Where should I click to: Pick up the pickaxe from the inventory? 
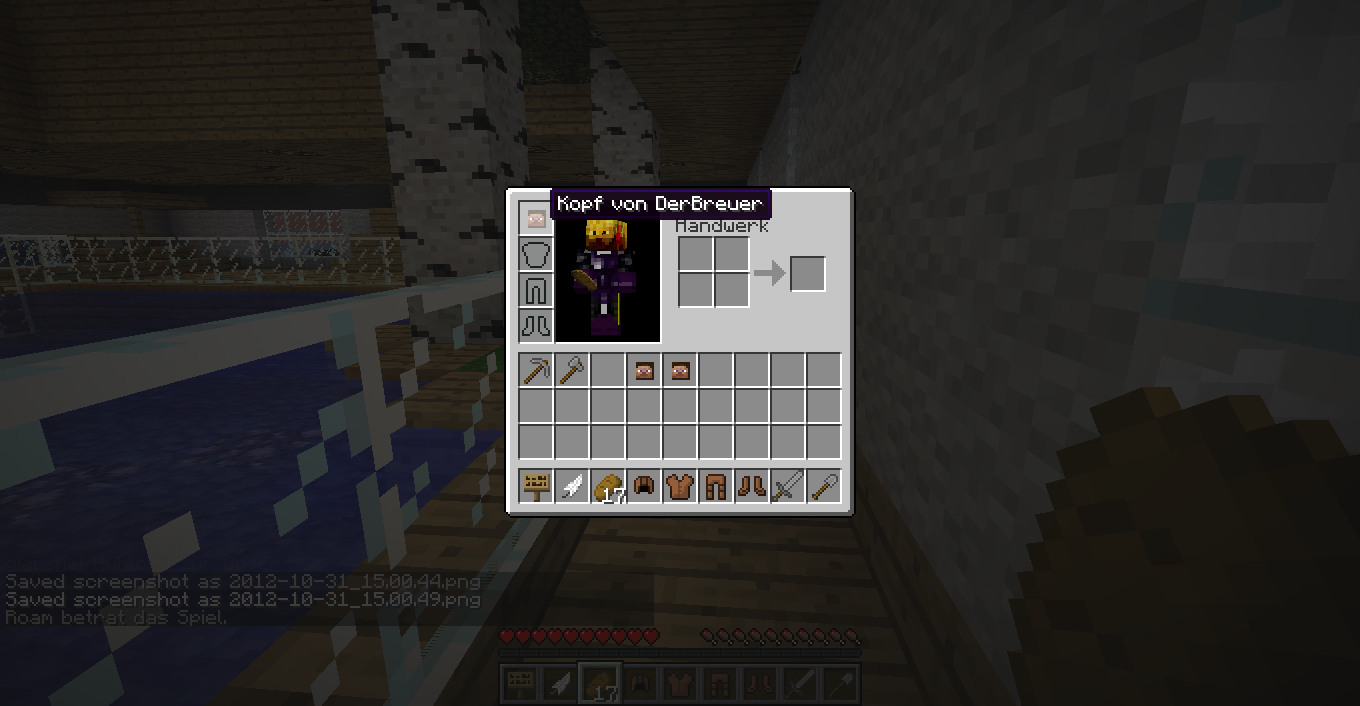[536, 372]
